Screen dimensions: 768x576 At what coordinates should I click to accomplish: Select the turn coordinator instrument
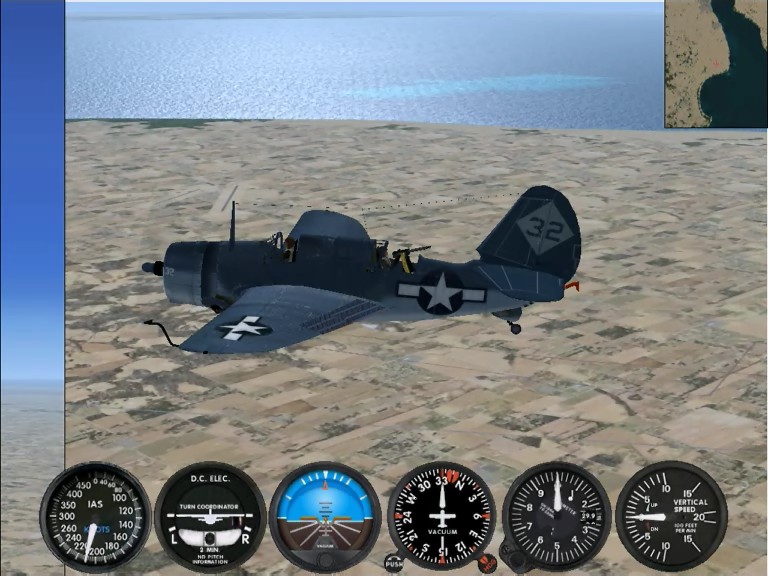pos(210,515)
